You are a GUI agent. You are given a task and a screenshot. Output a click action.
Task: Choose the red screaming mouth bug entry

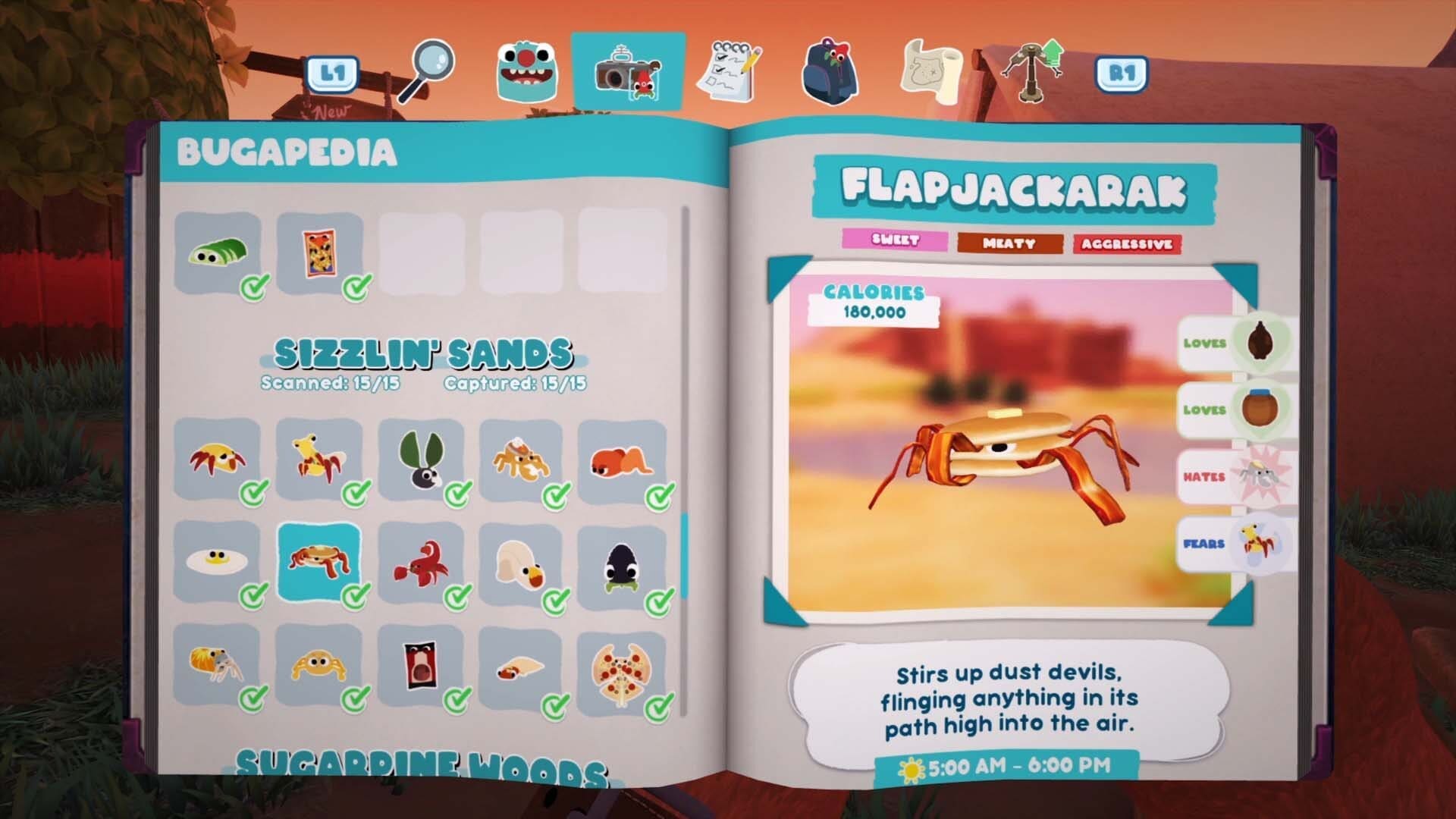tap(420, 667)
